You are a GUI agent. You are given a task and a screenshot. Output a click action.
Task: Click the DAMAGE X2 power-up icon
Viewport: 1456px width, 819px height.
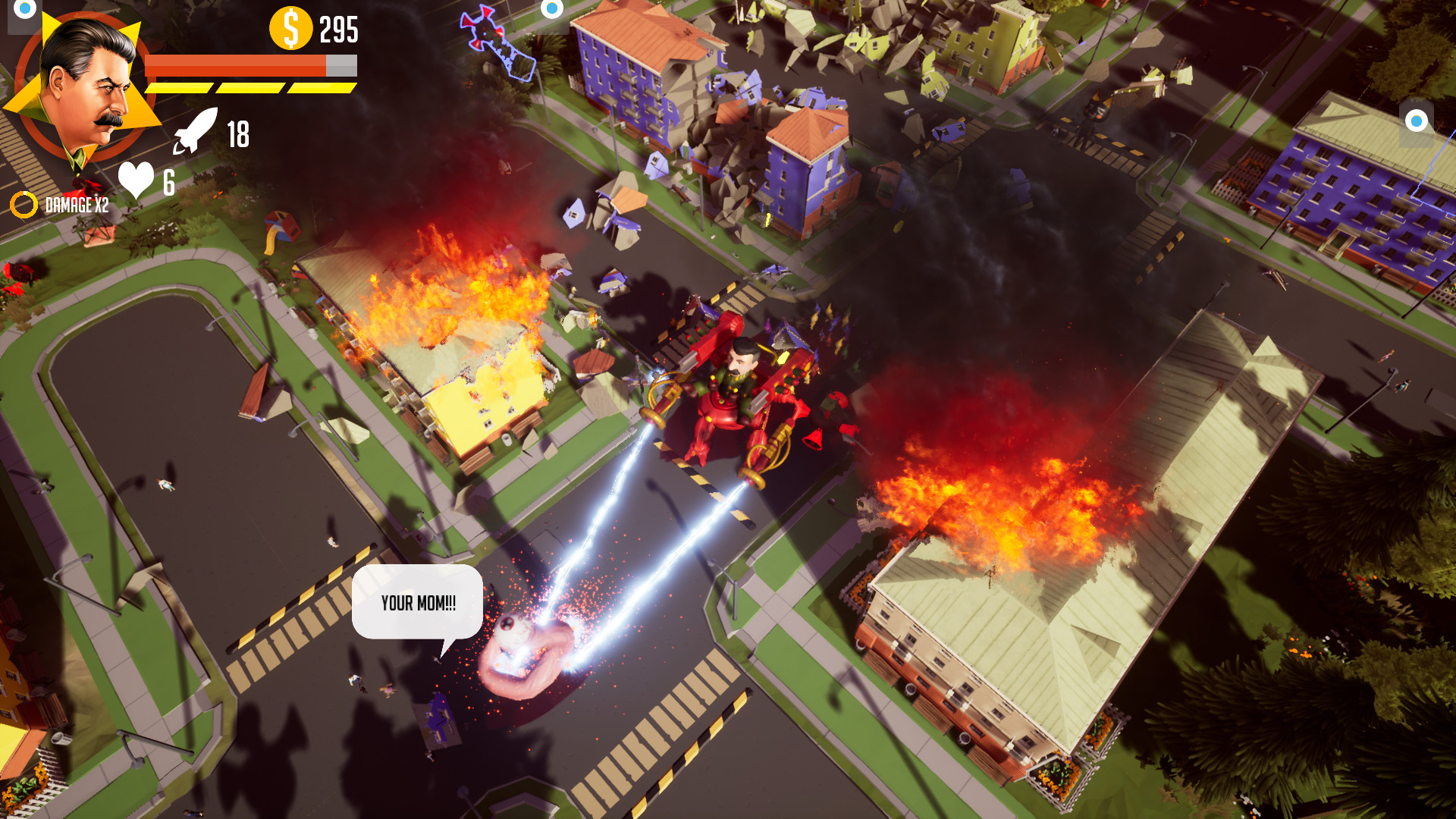(78, 203)
